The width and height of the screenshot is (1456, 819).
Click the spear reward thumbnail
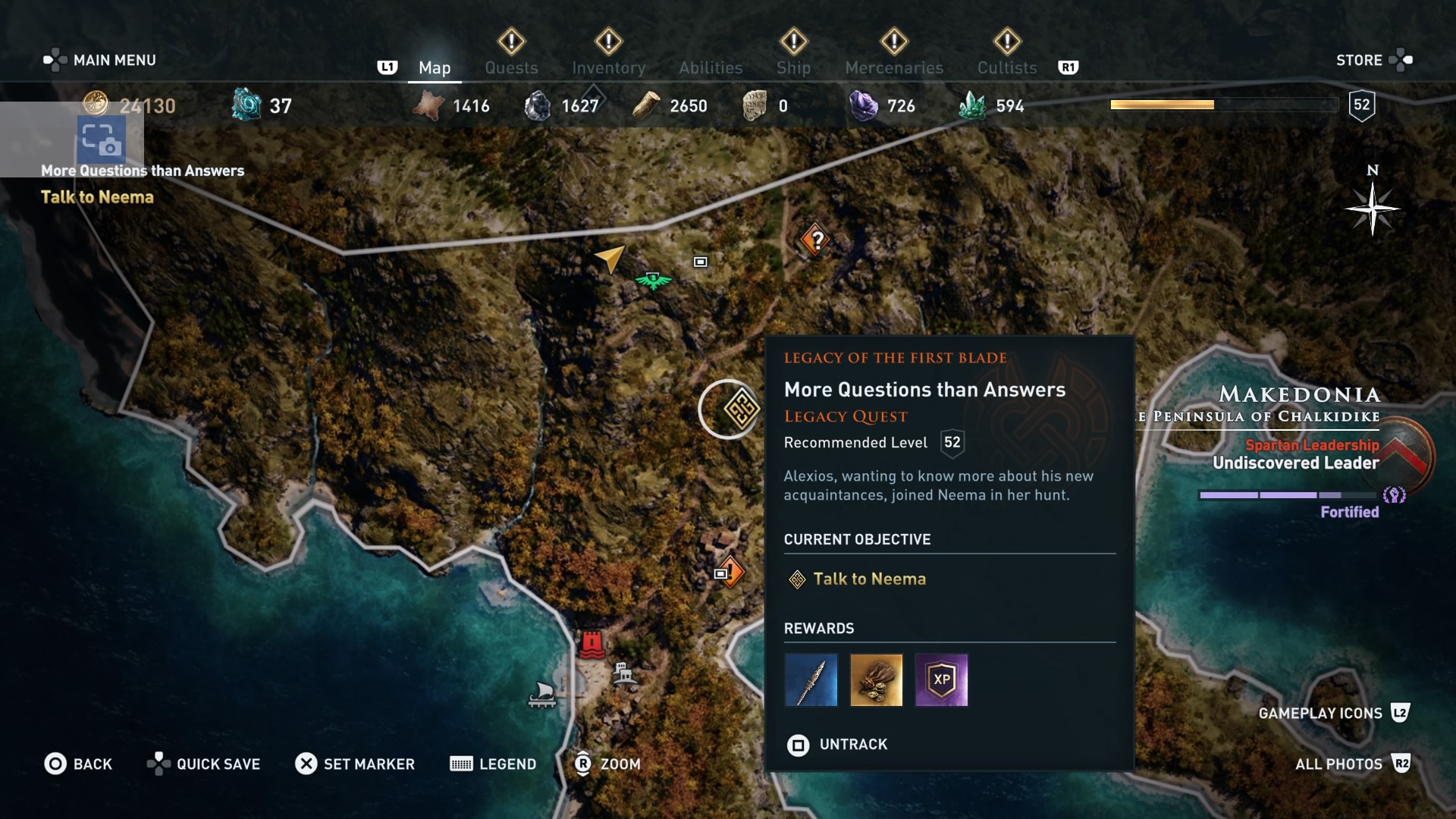[x=811, y=679]
